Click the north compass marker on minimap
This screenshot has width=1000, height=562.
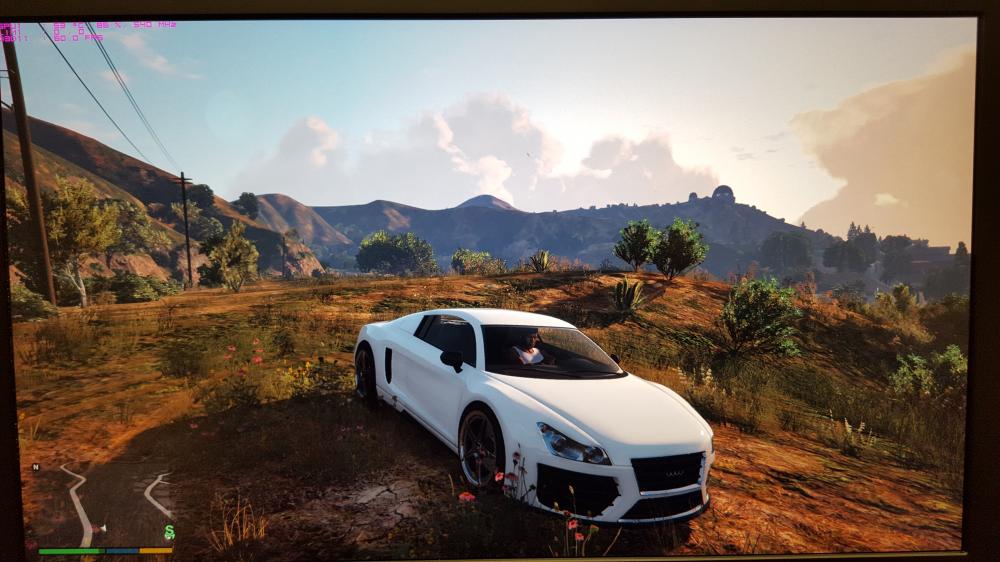click(x=37, y=467)
